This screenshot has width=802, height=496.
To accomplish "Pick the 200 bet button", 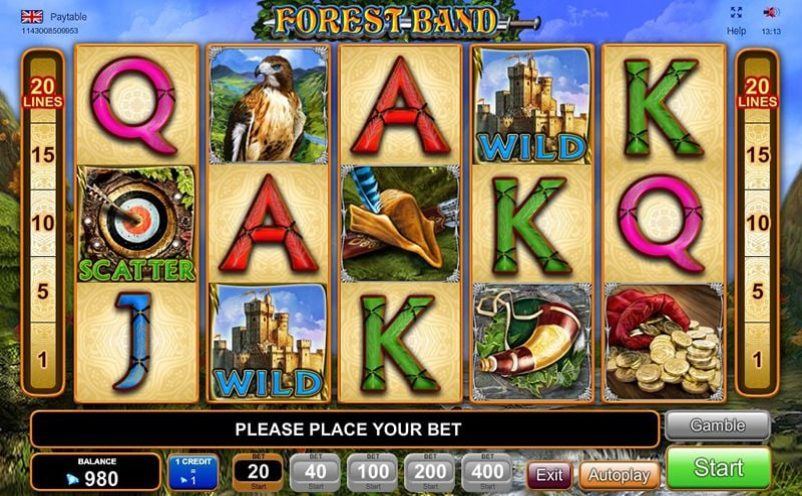I will (429, 472).
